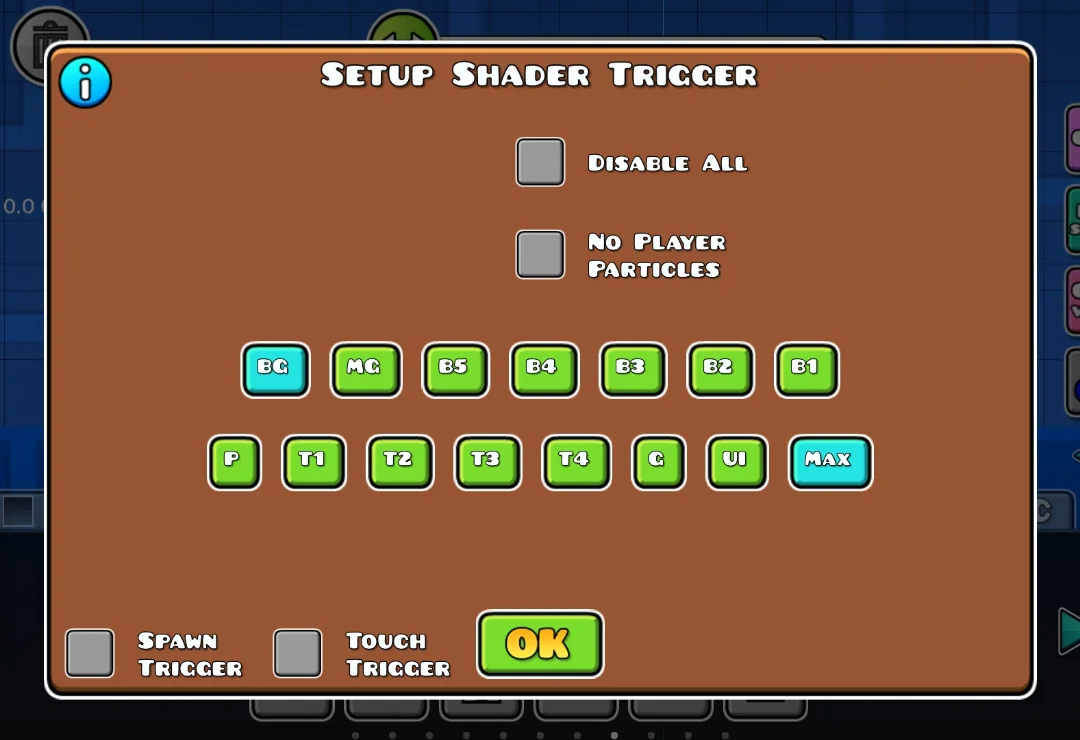Screen dimensions: 1080x740
Task: Select the B5 layer button
Action: (x=455, y=369)
